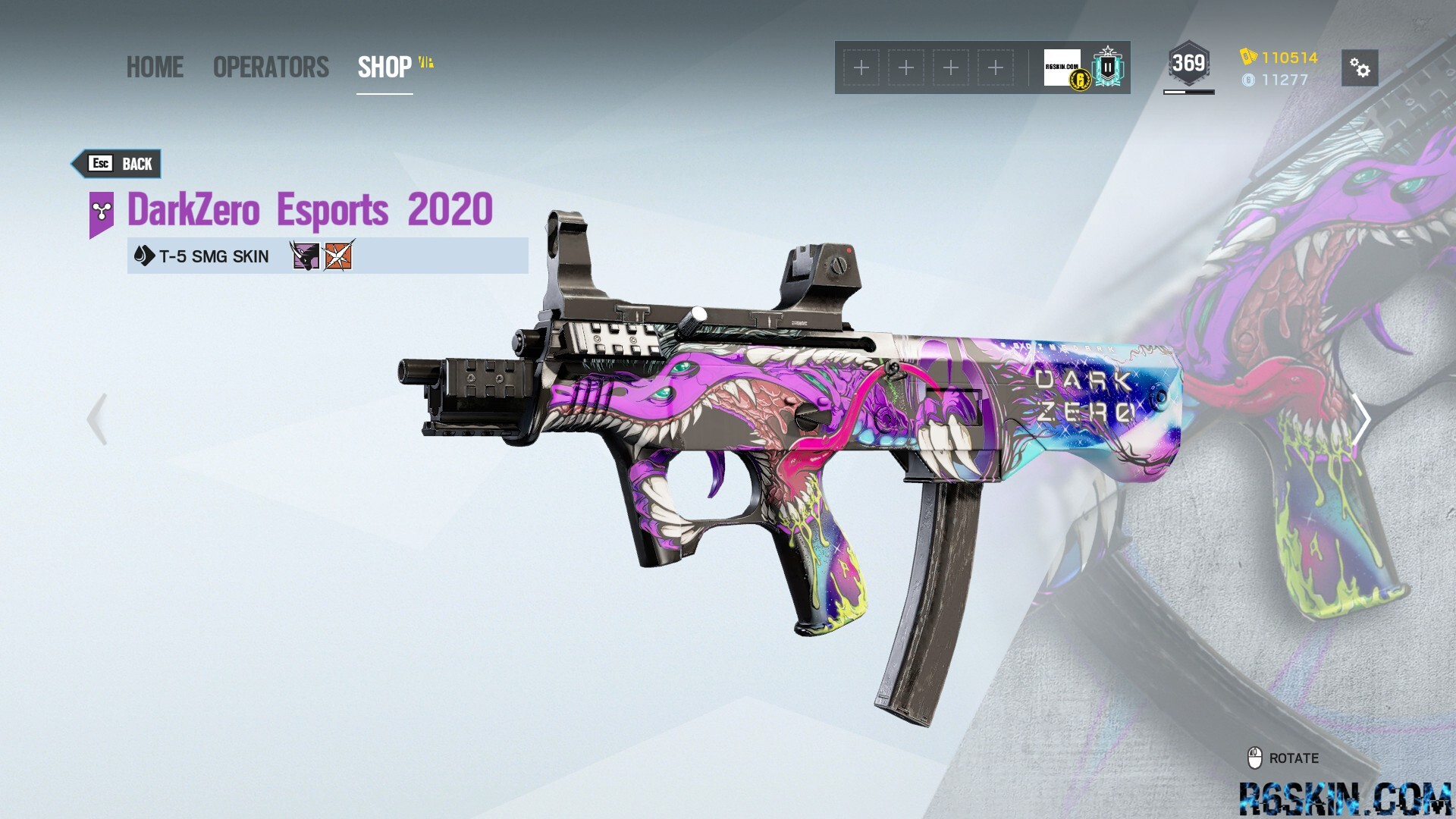Switch to the OPERATORS tab

tap(270, 67)
